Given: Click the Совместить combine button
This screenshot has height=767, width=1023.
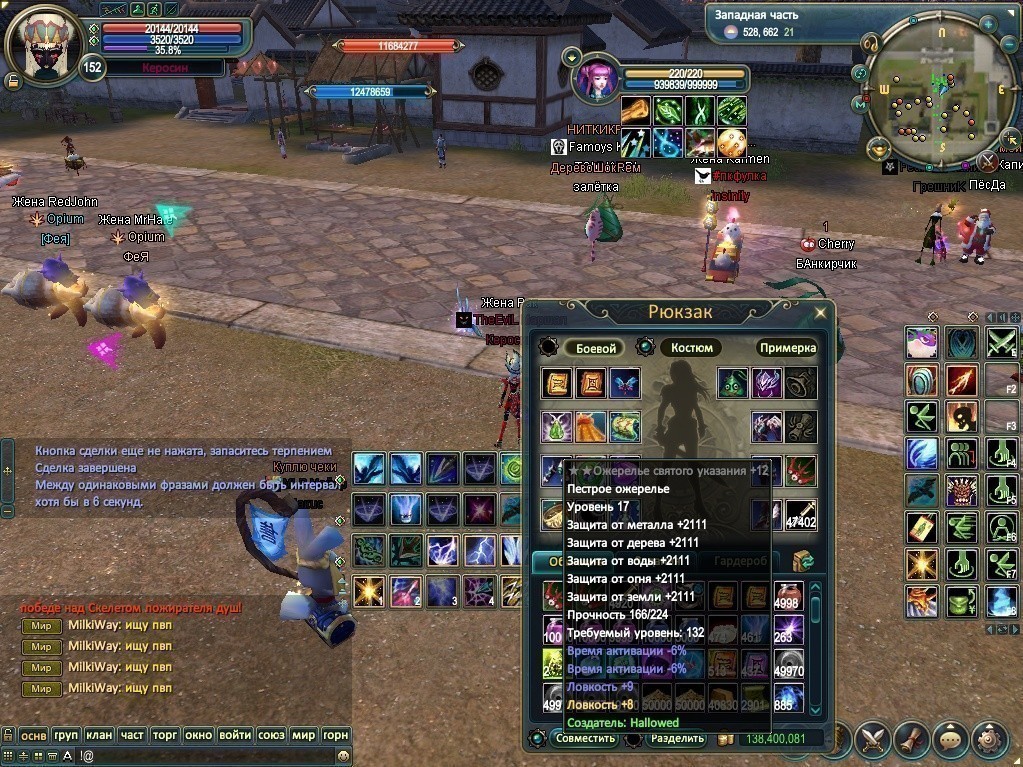Looking at the screenshot, I should point(585,739).
